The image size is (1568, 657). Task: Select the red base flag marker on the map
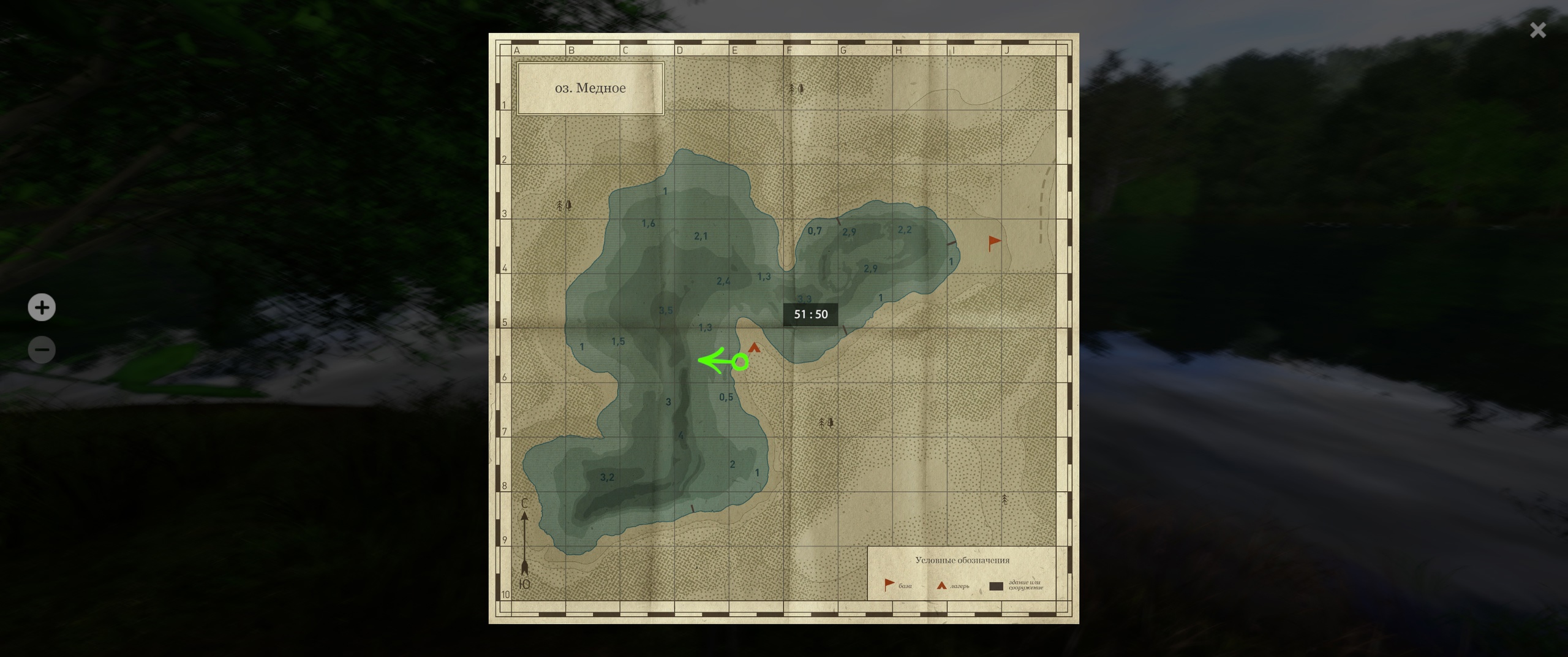click(994, 243)
